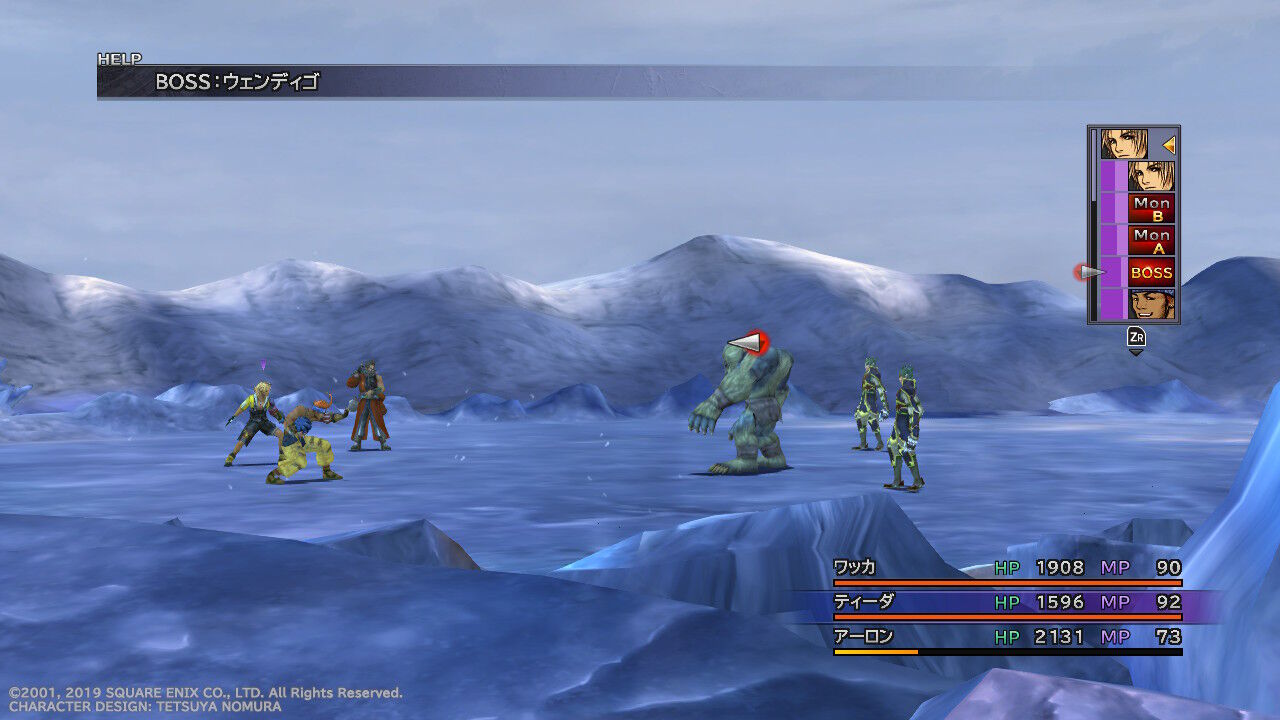Click Wakka's portrait with the blue headband
Viewport: 1280px width, 720px height.
pos(1151,304)
